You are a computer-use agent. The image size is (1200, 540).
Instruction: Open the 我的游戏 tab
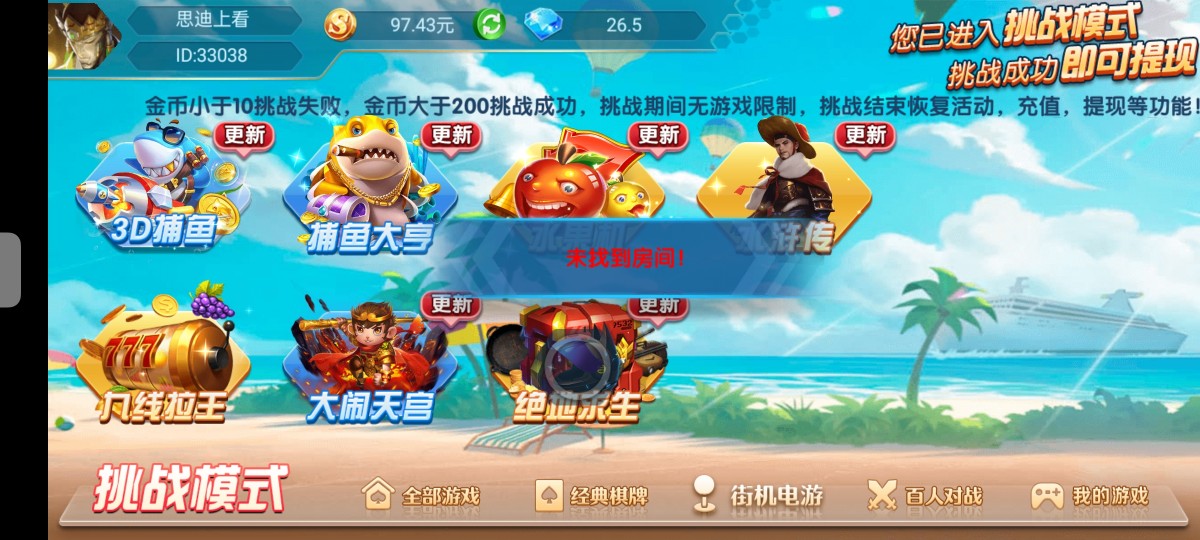[1090, 495]
